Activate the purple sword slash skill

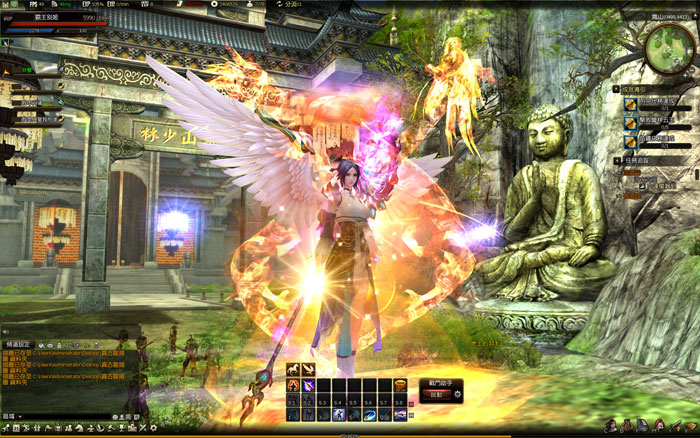[308, 385]
